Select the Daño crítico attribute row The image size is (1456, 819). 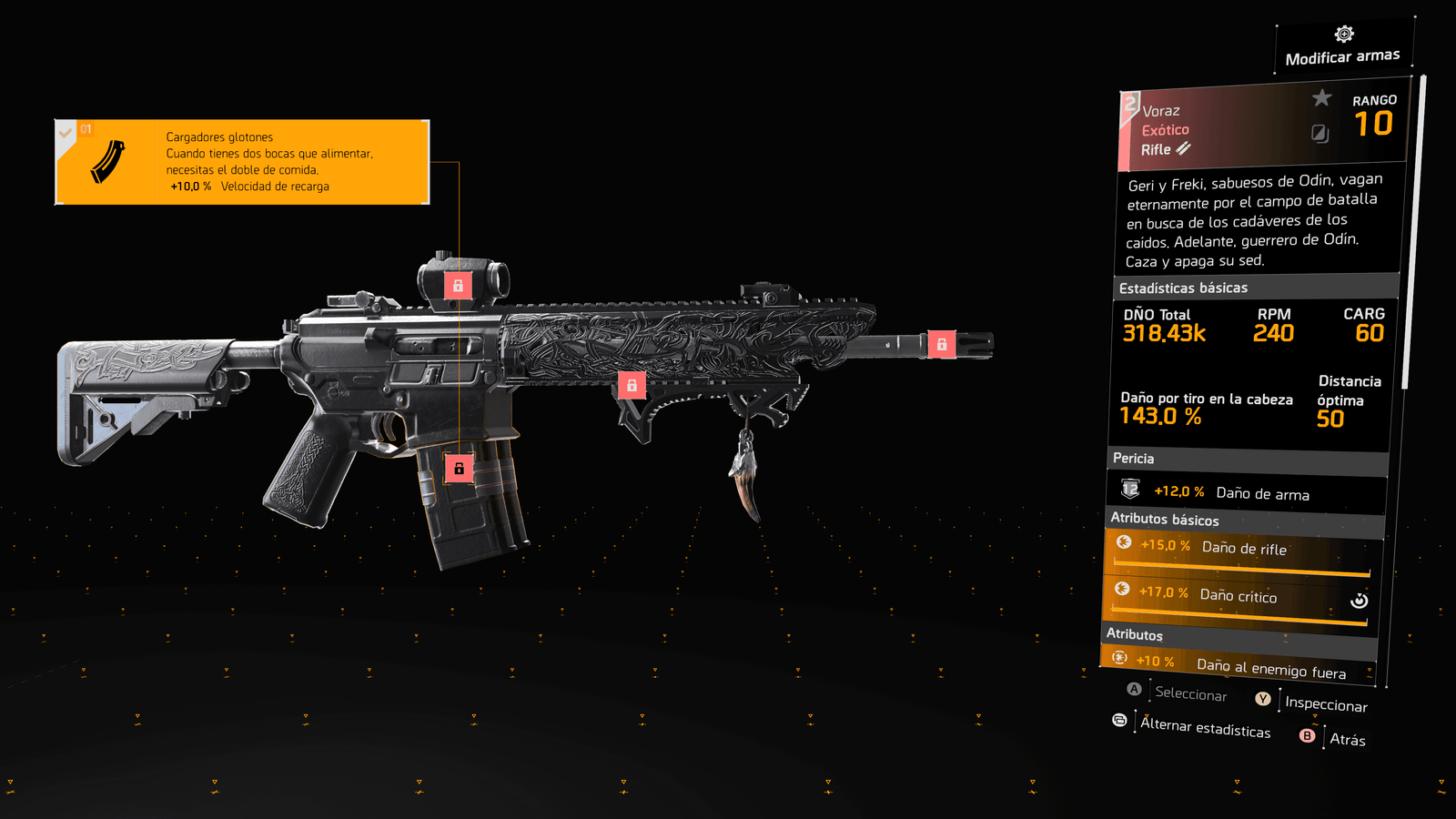pyautogui.click(x=1238, y=598)
